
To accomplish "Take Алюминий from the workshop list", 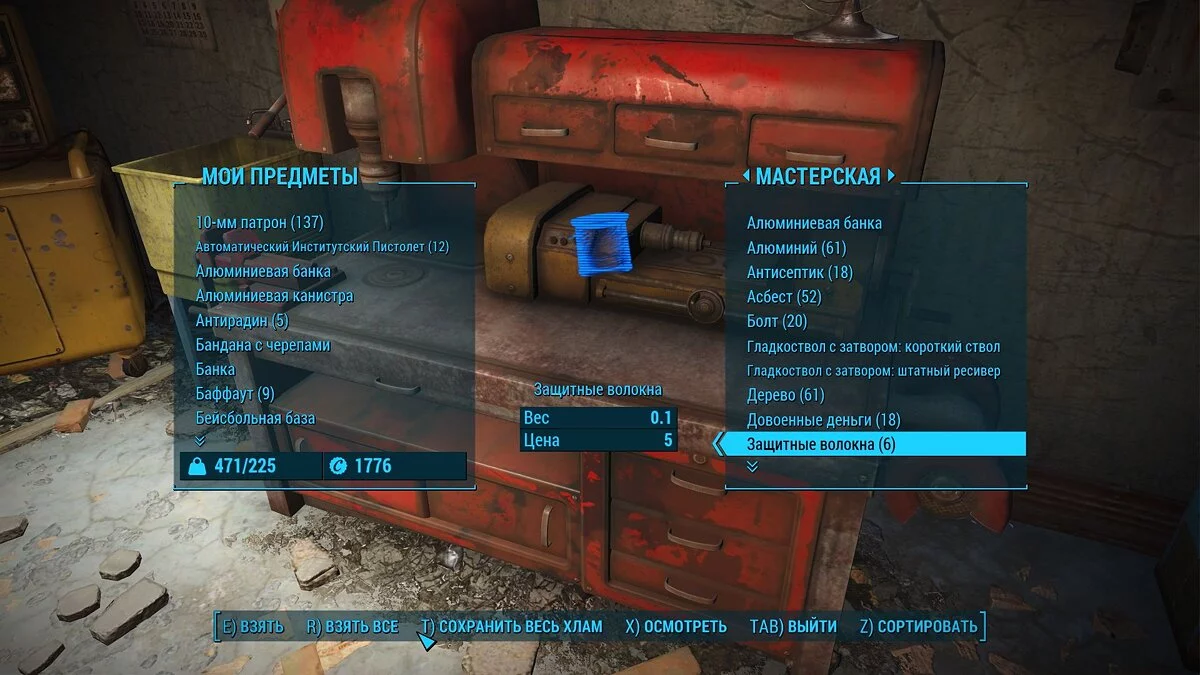I will pos(796,247).
